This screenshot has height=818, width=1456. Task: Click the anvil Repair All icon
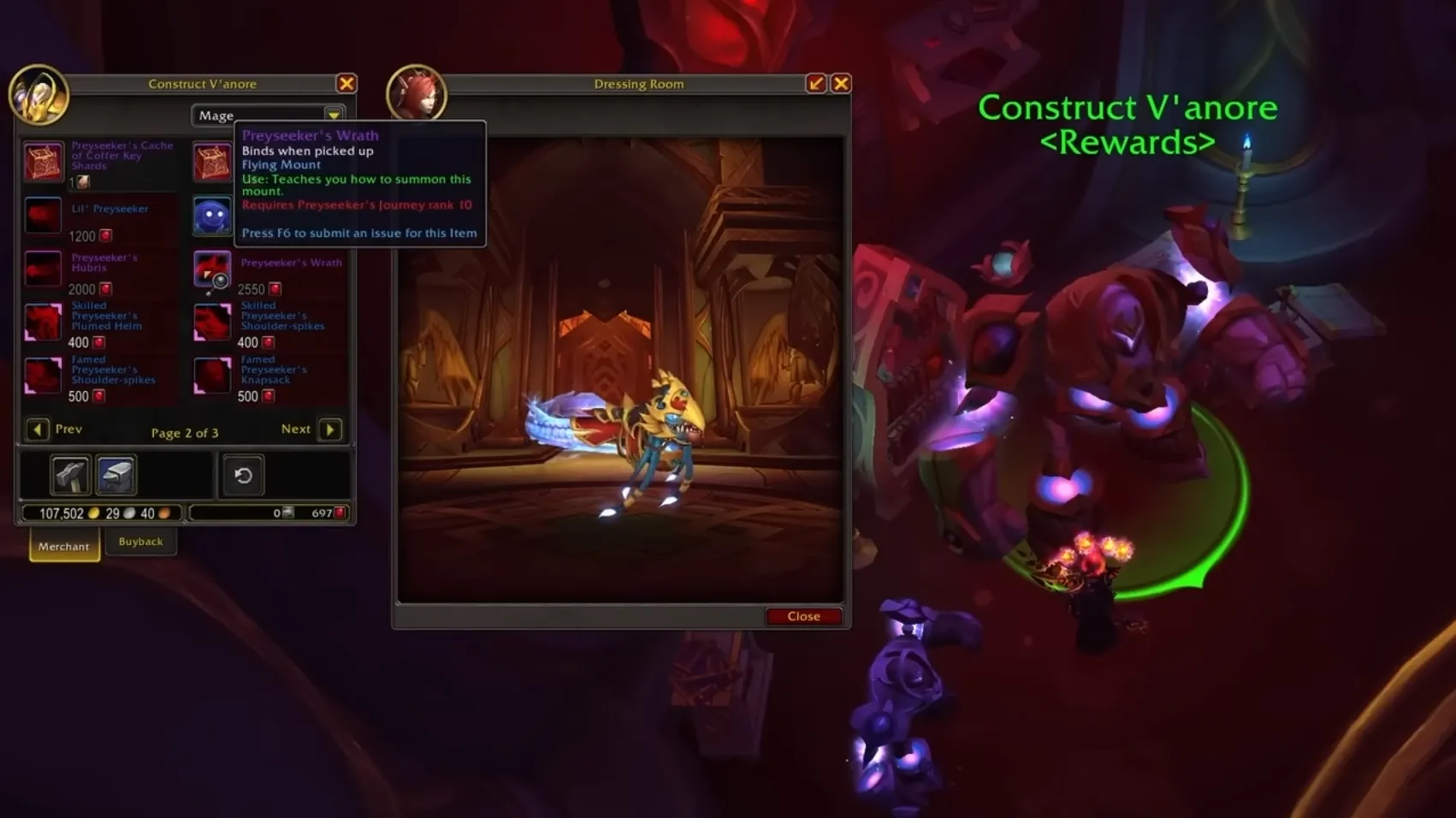coord(115,475)
